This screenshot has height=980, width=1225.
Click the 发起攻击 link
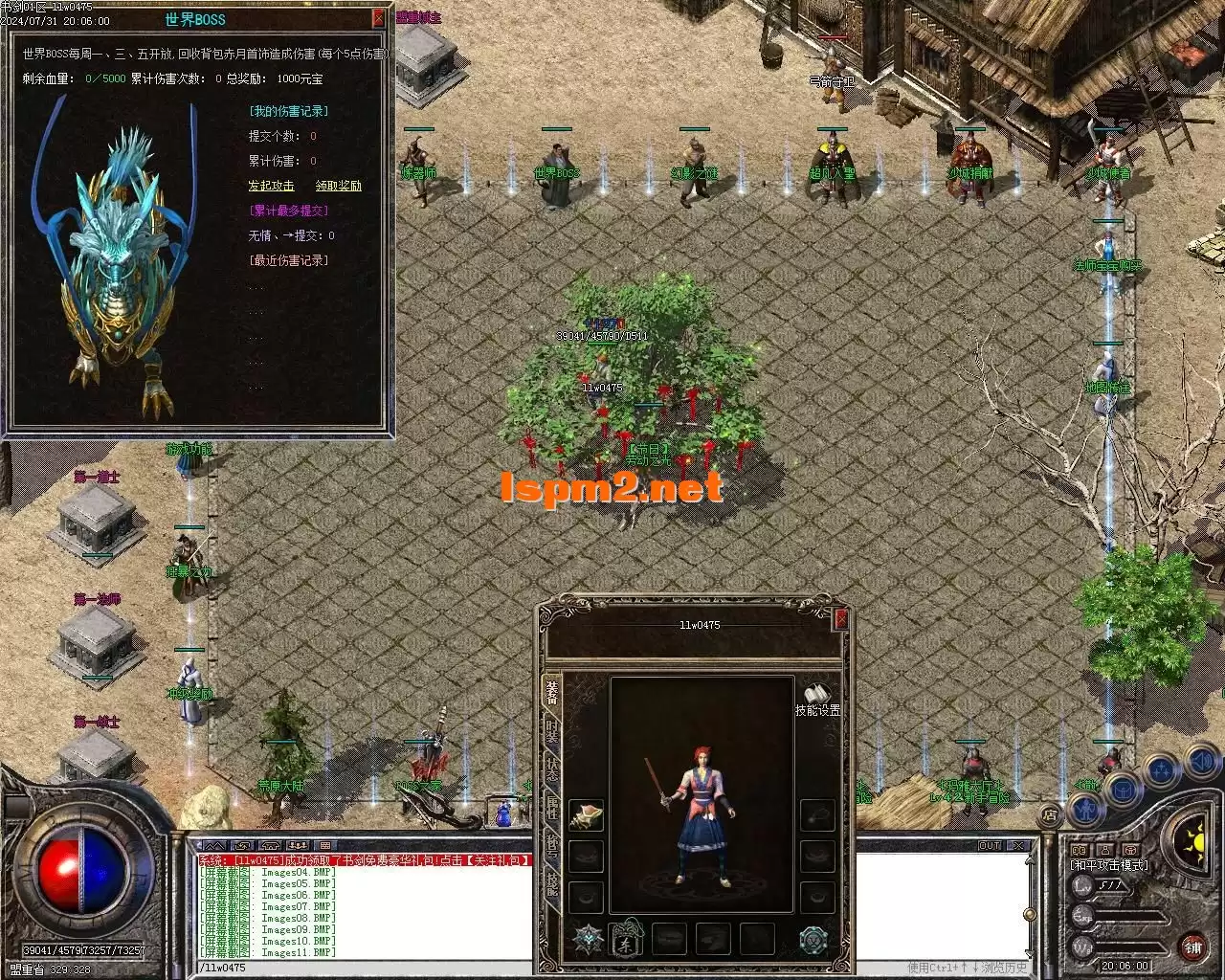(x=271, y=186)
